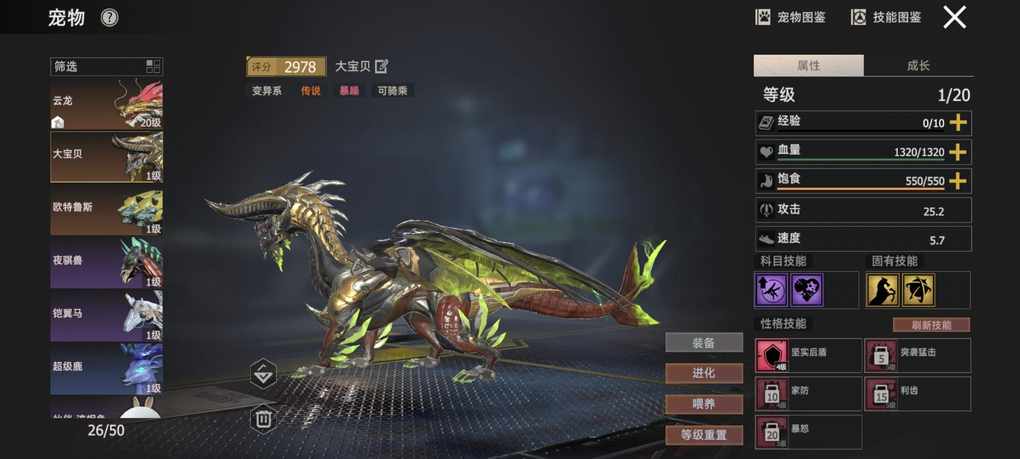Open the 筛选 filter dropdown
The height and width of the screenshot is (459, 1020).
point(106,67)
